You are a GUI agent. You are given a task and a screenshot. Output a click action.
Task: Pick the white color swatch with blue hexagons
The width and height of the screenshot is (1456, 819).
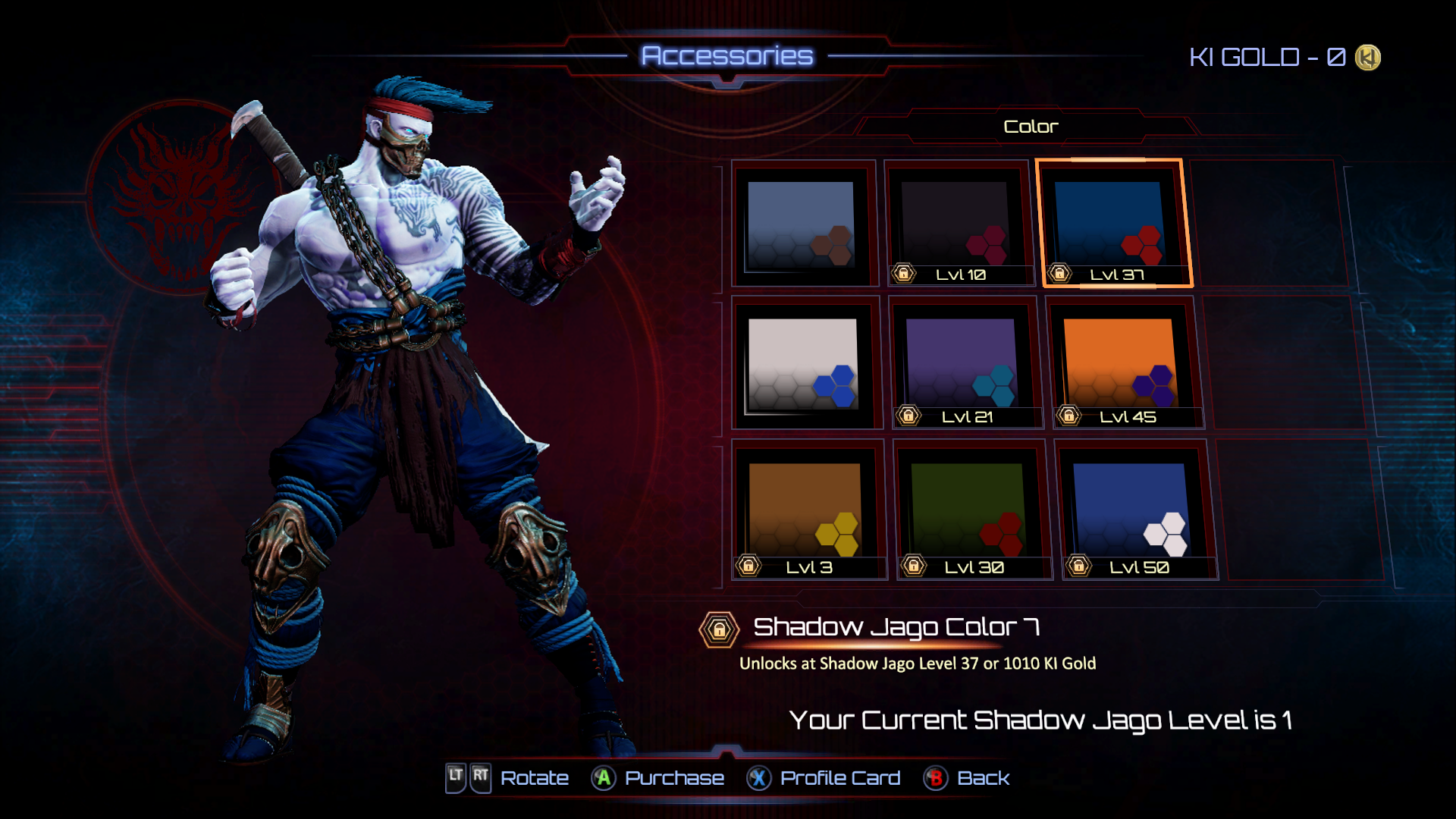804,365
